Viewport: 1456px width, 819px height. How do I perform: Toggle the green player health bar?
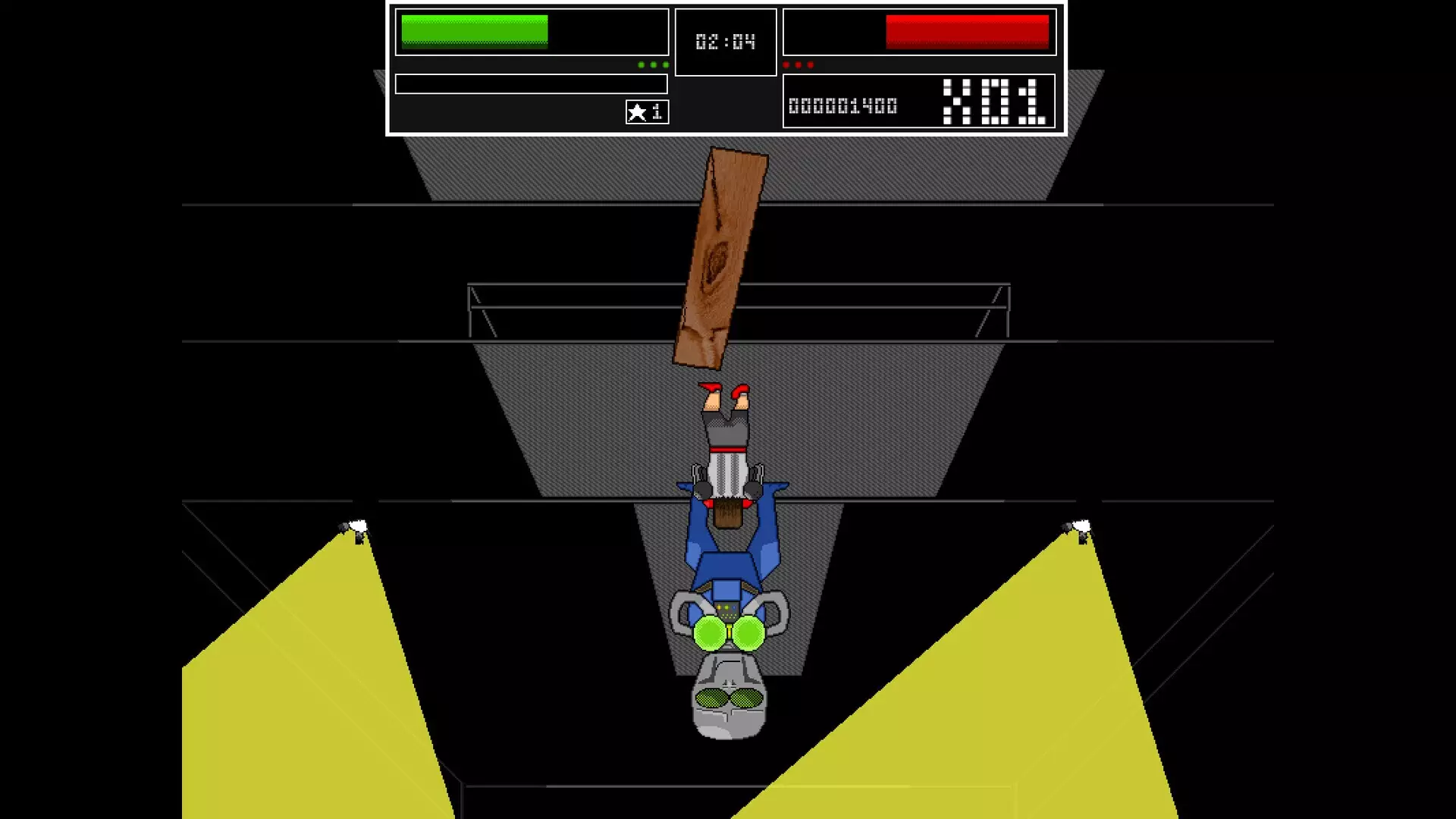coord(531,32)
